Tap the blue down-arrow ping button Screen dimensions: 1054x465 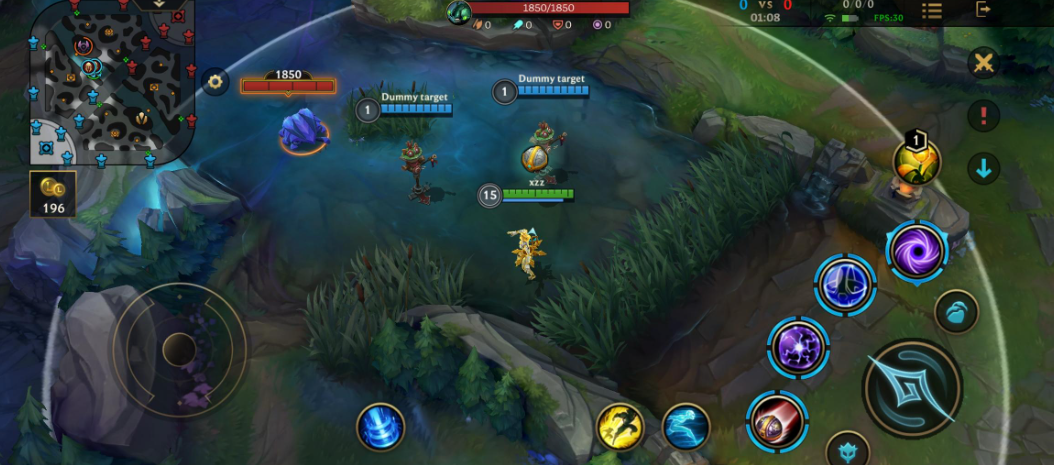click(984, 168)
